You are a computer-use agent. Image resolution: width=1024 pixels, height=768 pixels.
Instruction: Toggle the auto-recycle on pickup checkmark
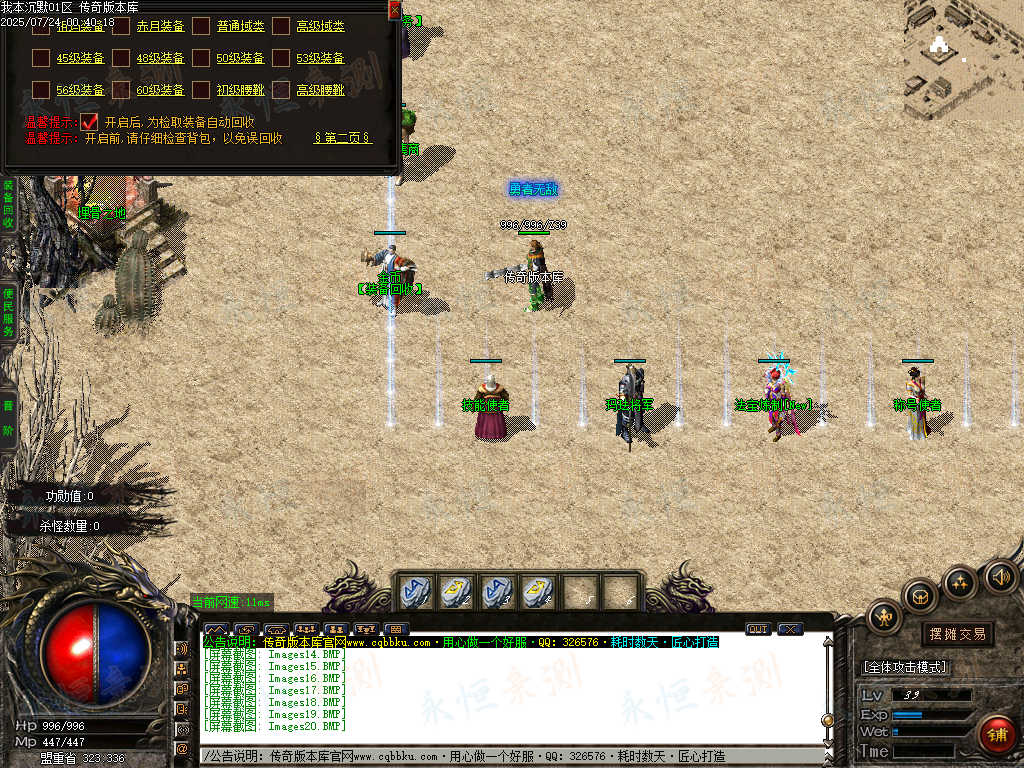coord(90,121)
